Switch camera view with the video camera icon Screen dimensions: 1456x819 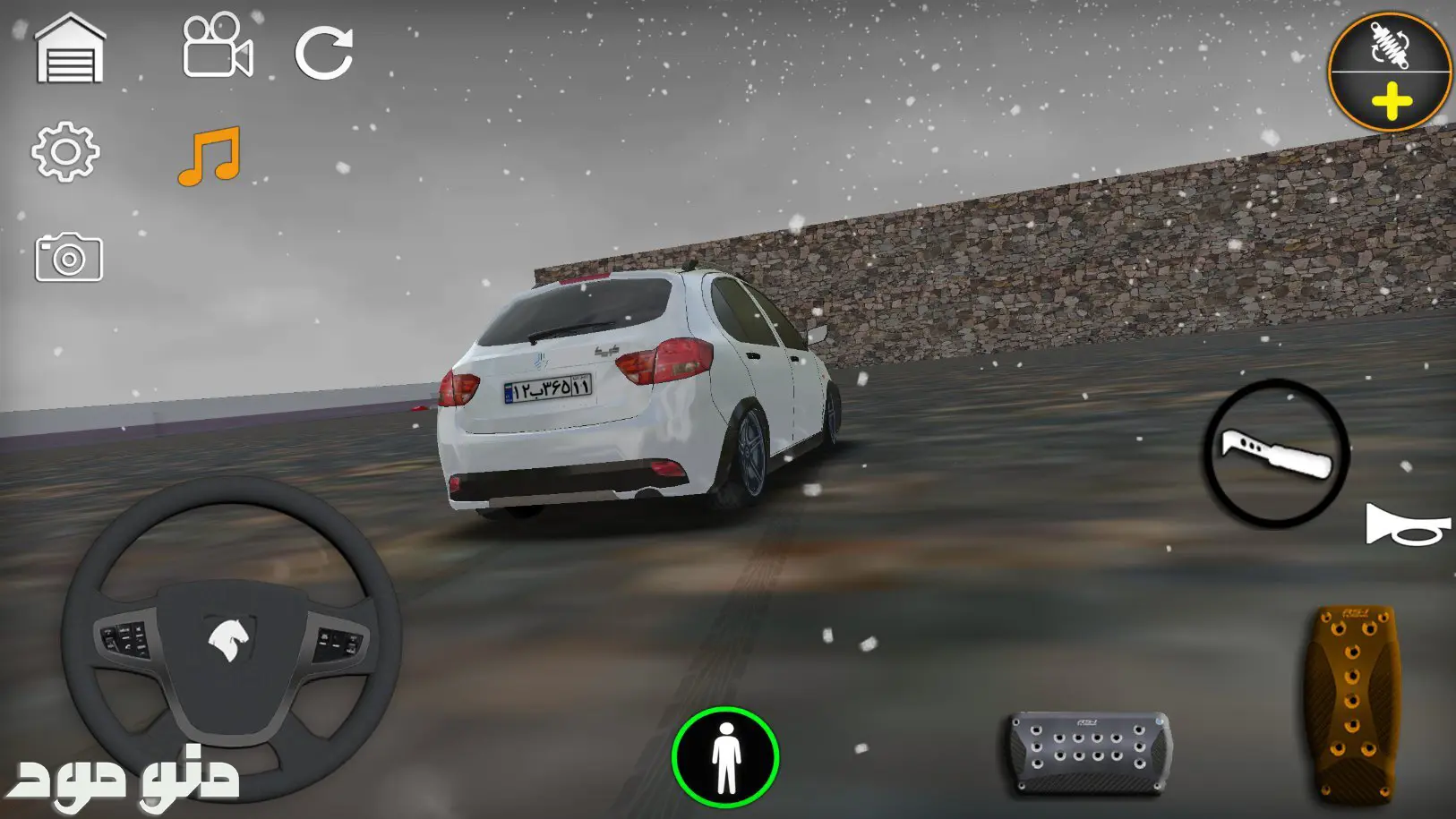(218, 47)
